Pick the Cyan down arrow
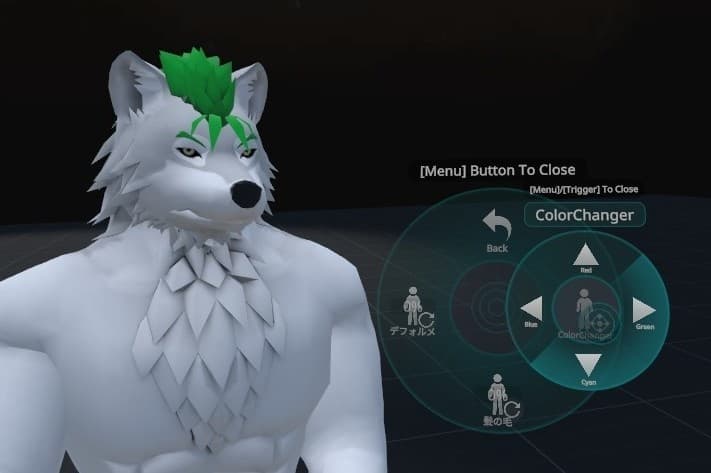711x473 pixels. point(587,365)
